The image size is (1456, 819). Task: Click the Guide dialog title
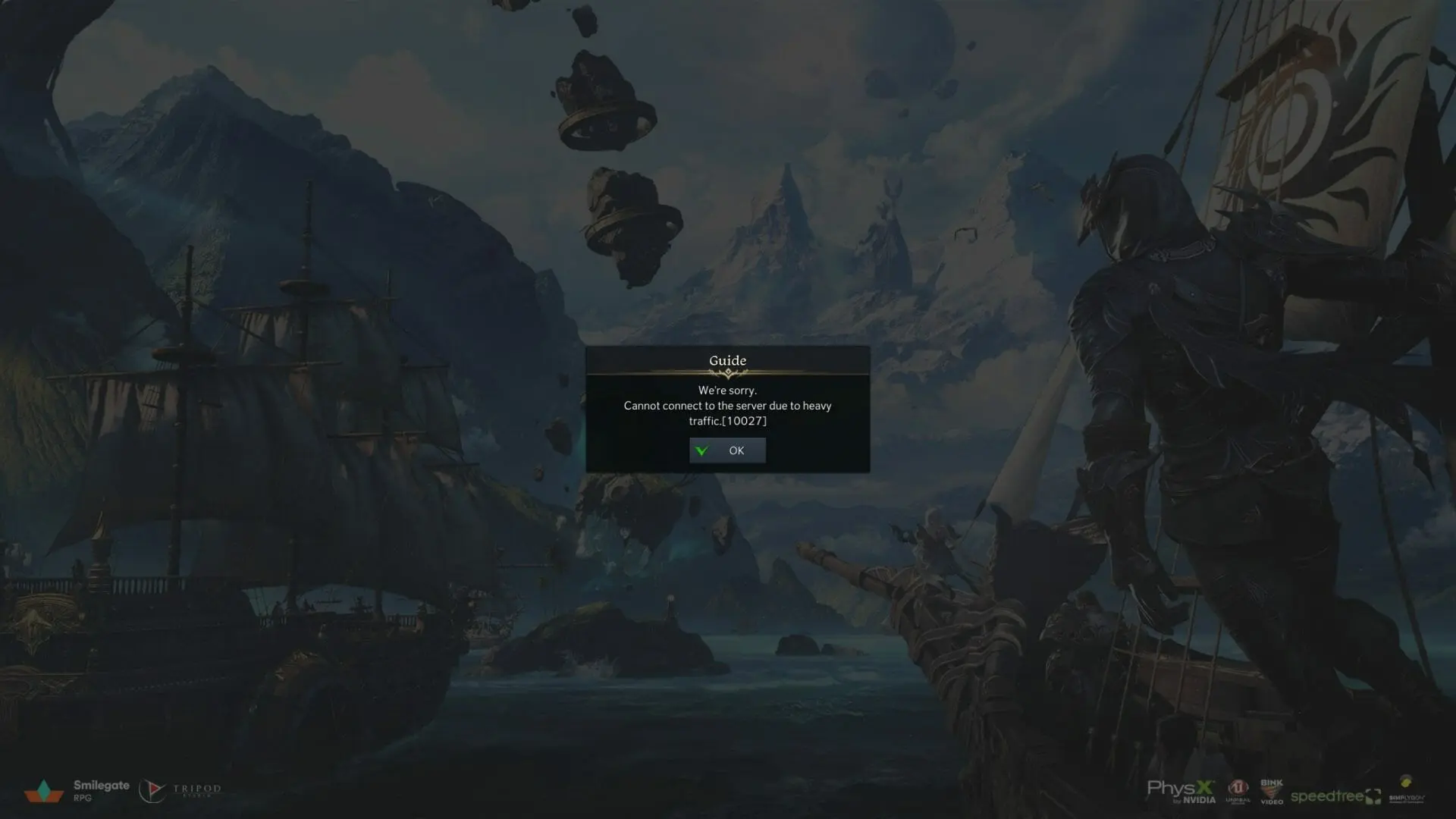coord(726,360)
